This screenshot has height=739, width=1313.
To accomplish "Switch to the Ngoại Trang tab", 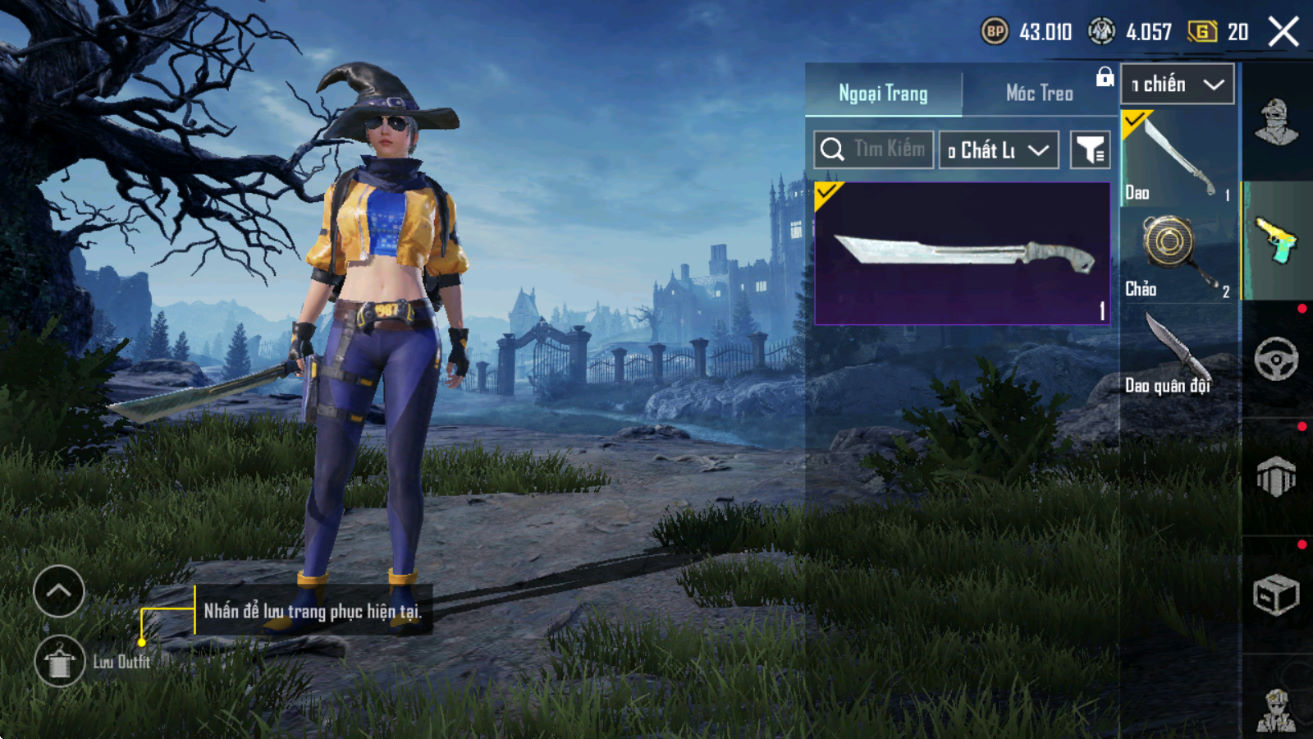I will [883, 93].
